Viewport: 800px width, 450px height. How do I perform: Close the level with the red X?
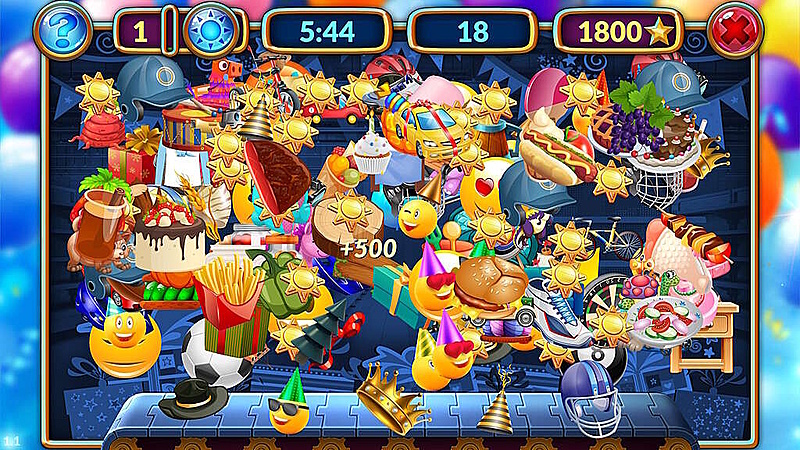tap(735, 31)
